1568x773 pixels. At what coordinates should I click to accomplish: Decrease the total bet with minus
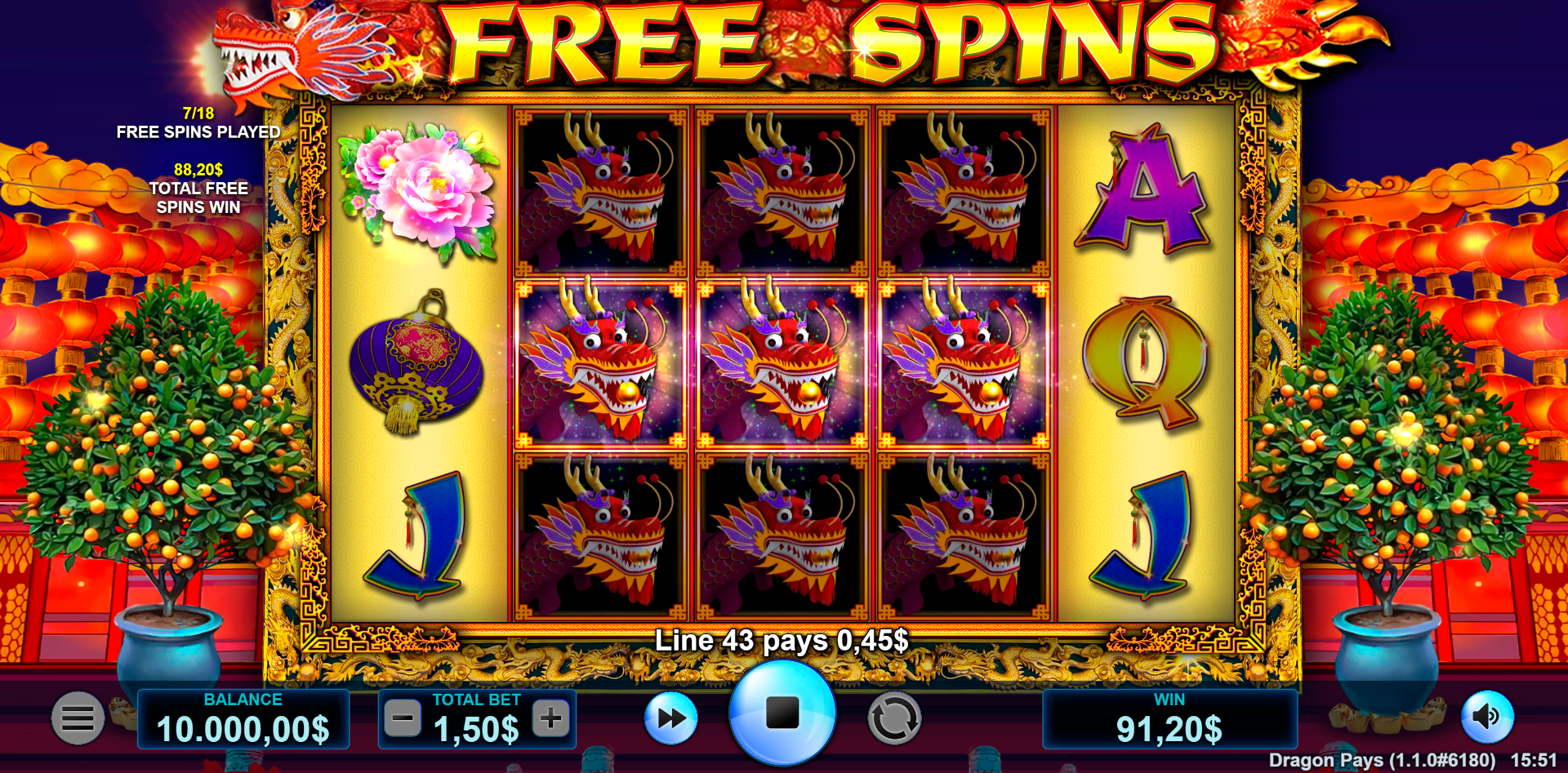tap(403, 719)
